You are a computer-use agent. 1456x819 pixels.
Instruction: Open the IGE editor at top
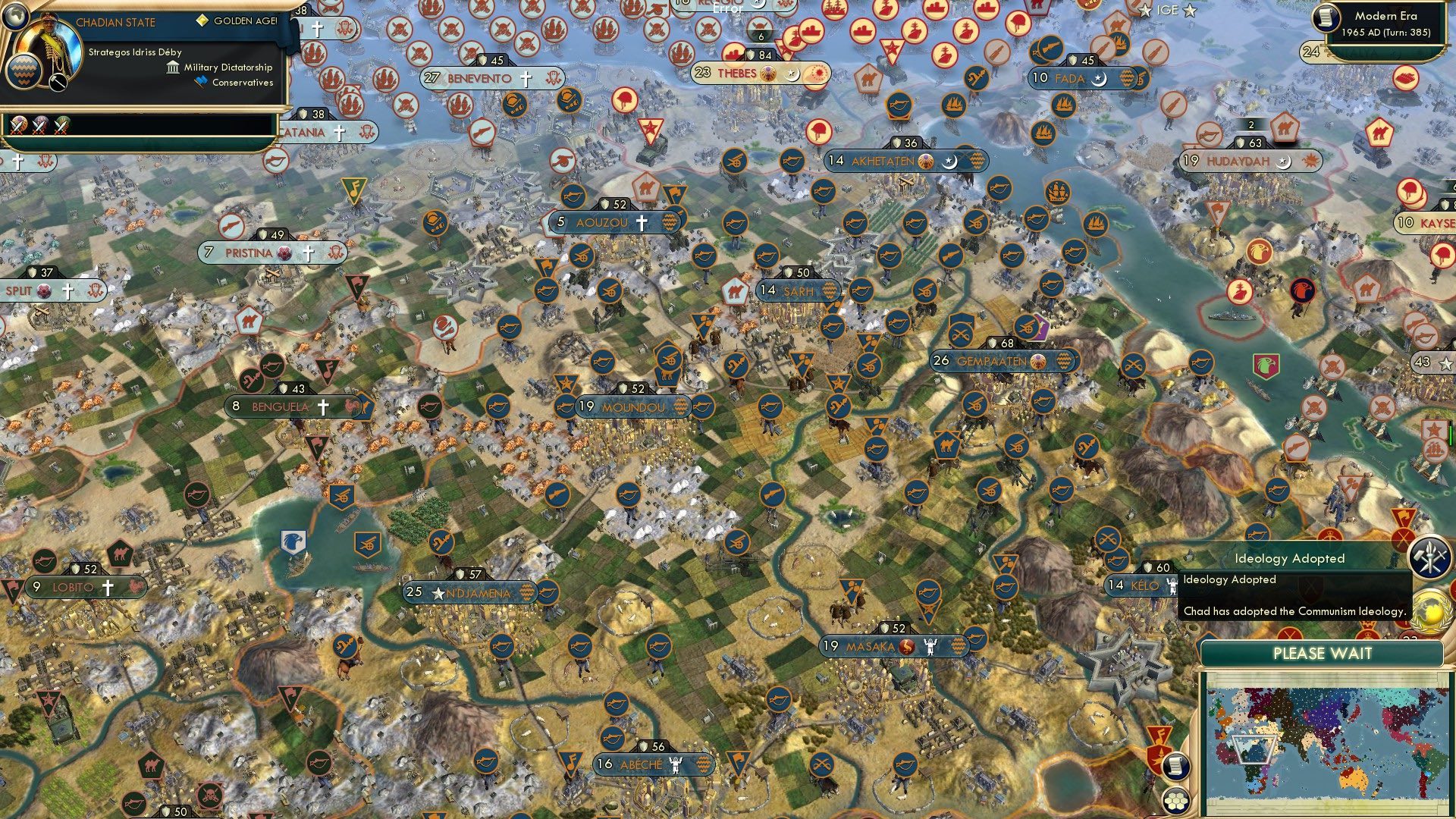click(1167, 10)
